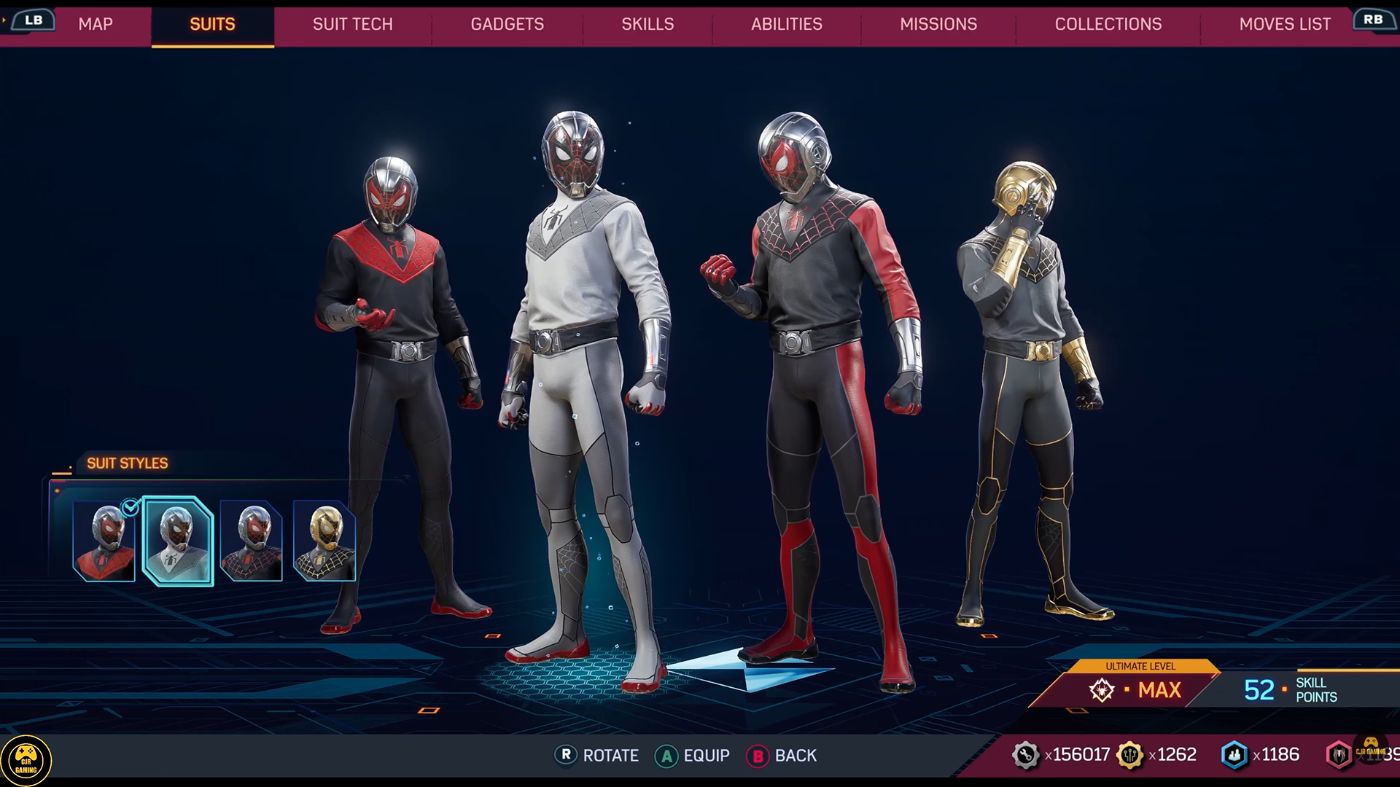Select the Suits tab
The image size is (1400, 787).
[212, 24]
